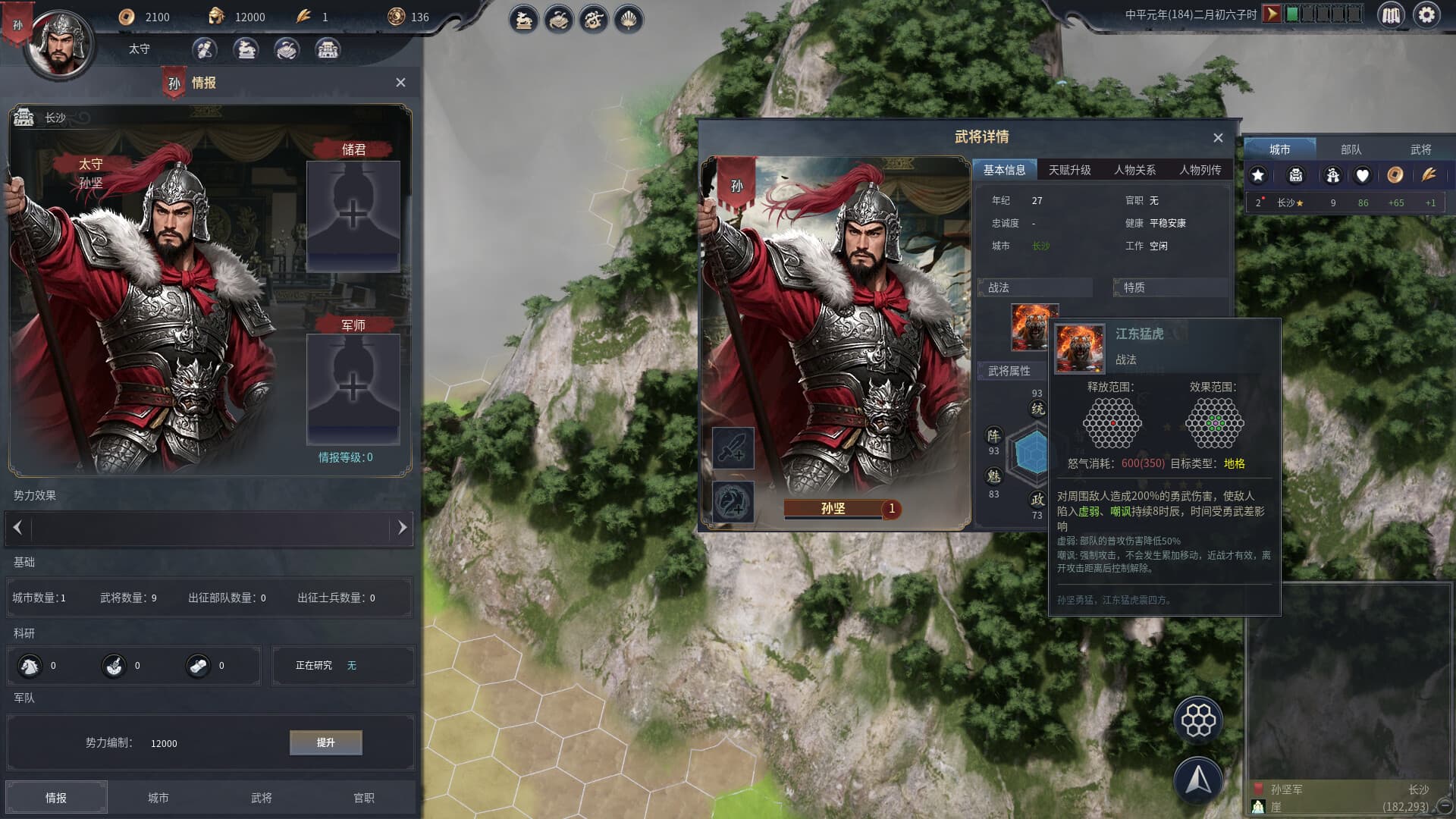The height and width of the screenshot is (819, 1456).
Task: Click the heart icon in the city list header
Action: pyautogui.click(x=1363, y=175)
